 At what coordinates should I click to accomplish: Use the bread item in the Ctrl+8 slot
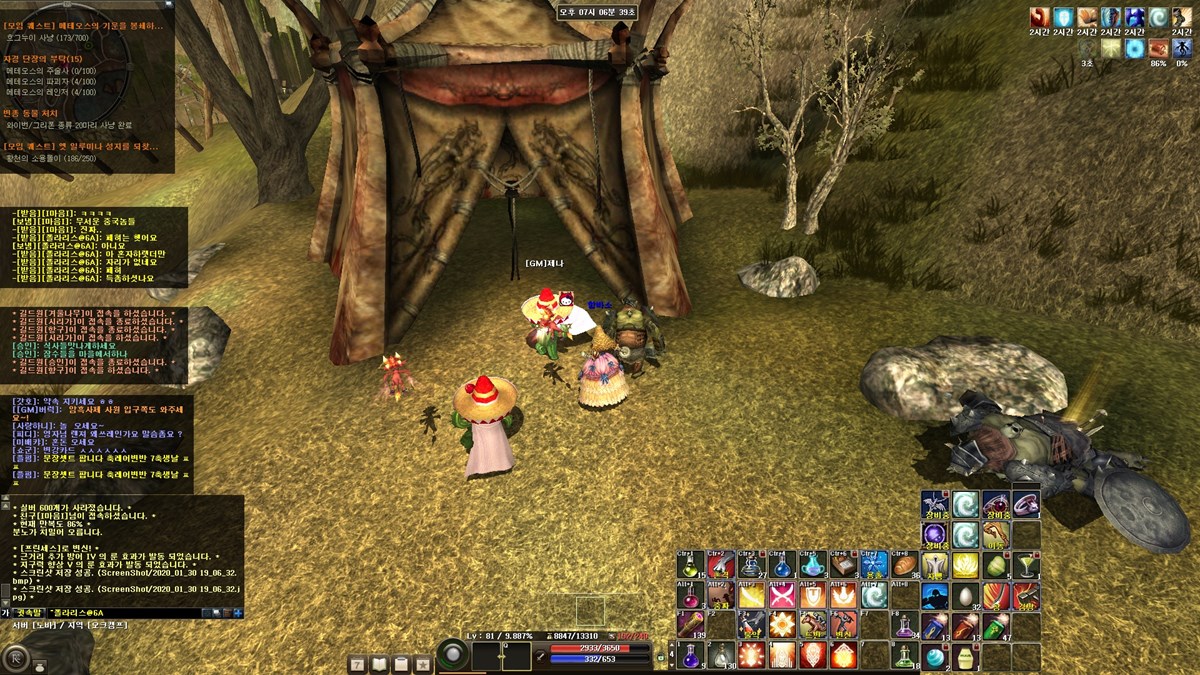[904, 565]
